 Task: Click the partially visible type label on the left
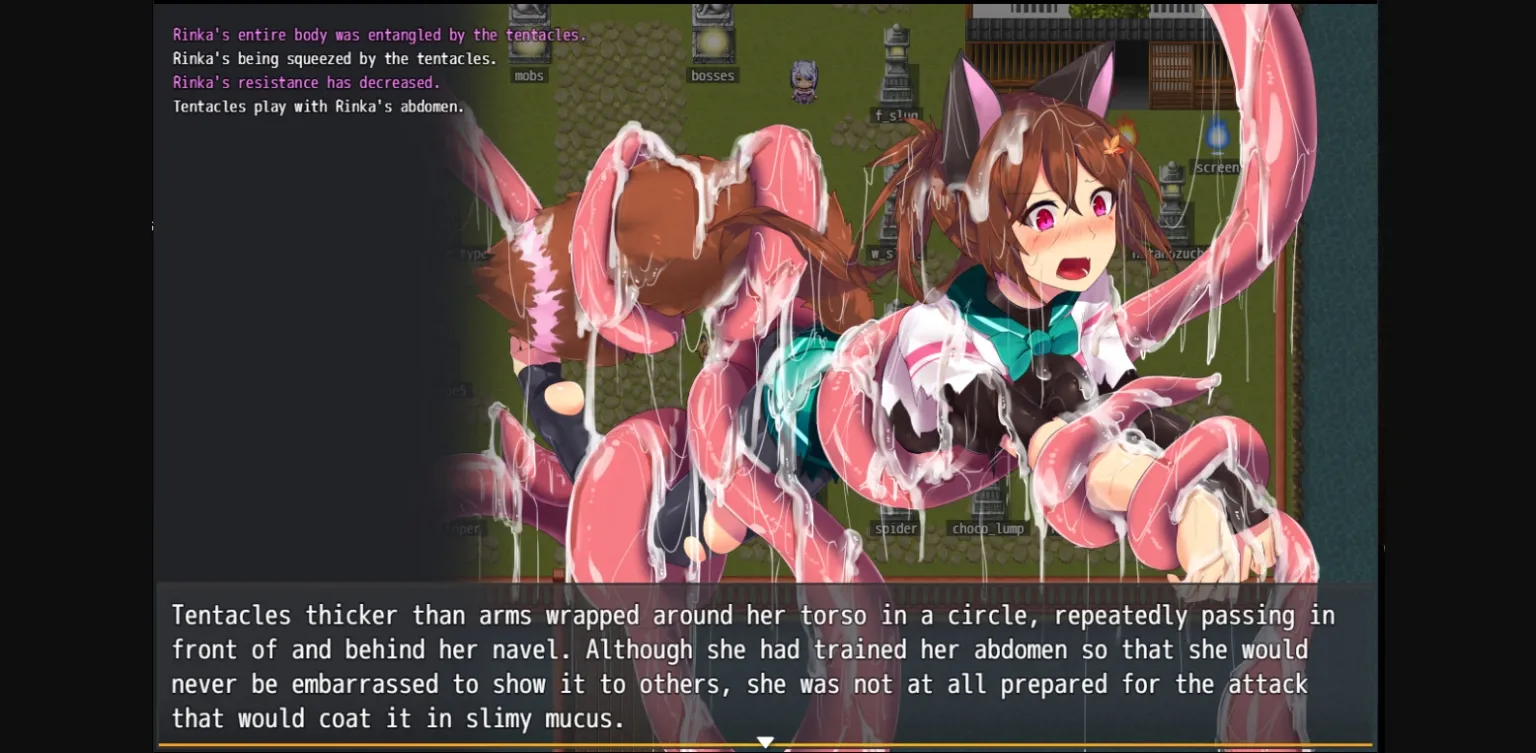473,252
